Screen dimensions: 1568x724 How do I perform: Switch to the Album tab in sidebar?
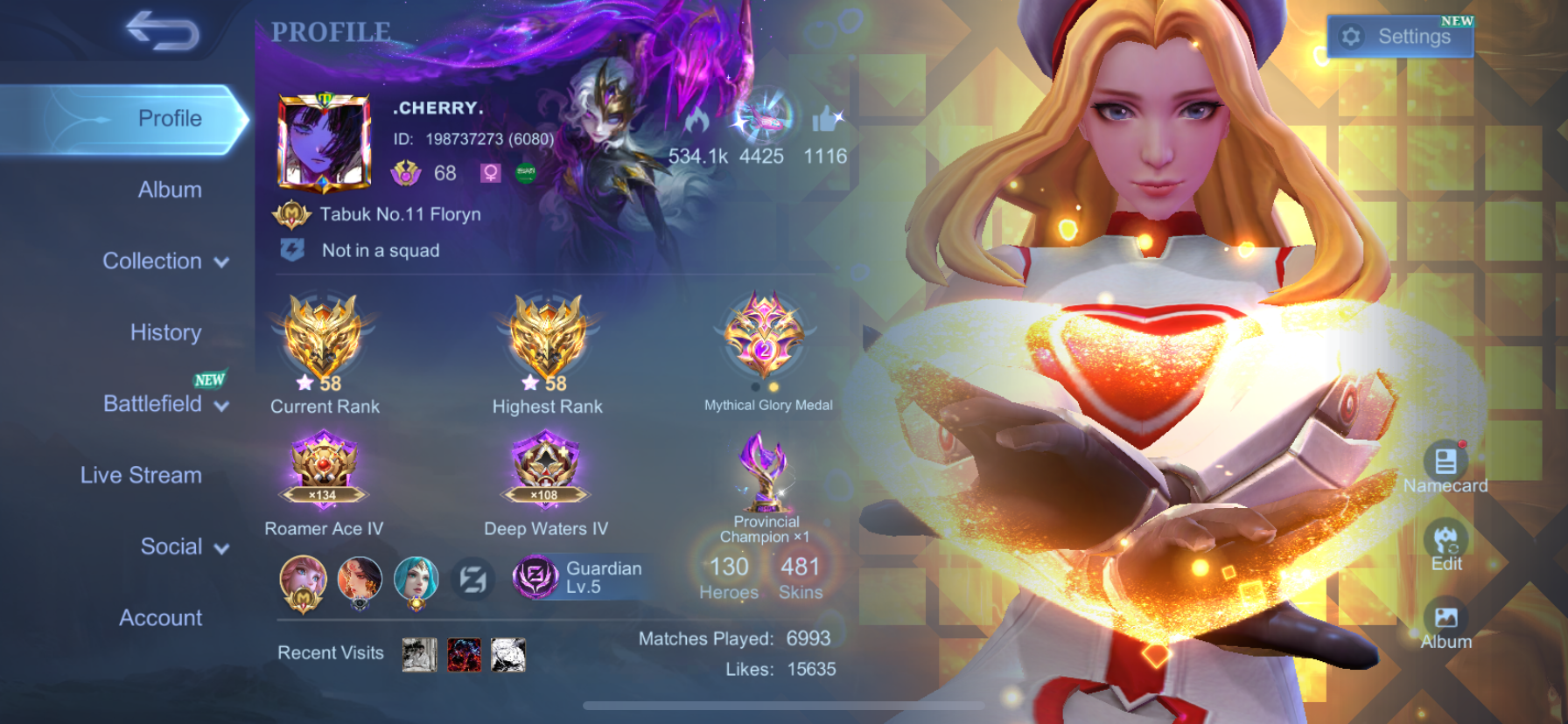coord(170,190)
